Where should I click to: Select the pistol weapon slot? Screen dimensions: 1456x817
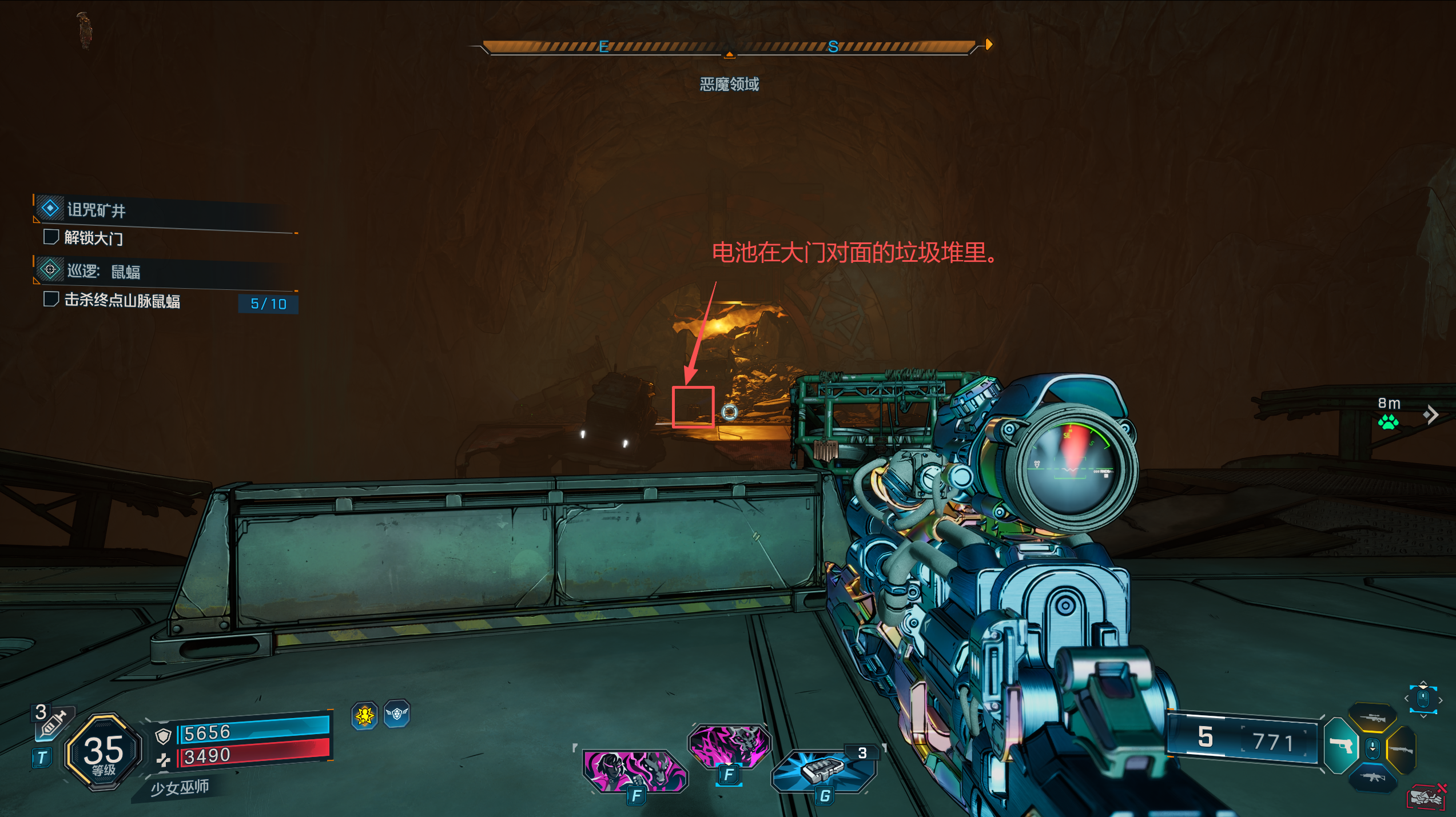(1340, 746)
